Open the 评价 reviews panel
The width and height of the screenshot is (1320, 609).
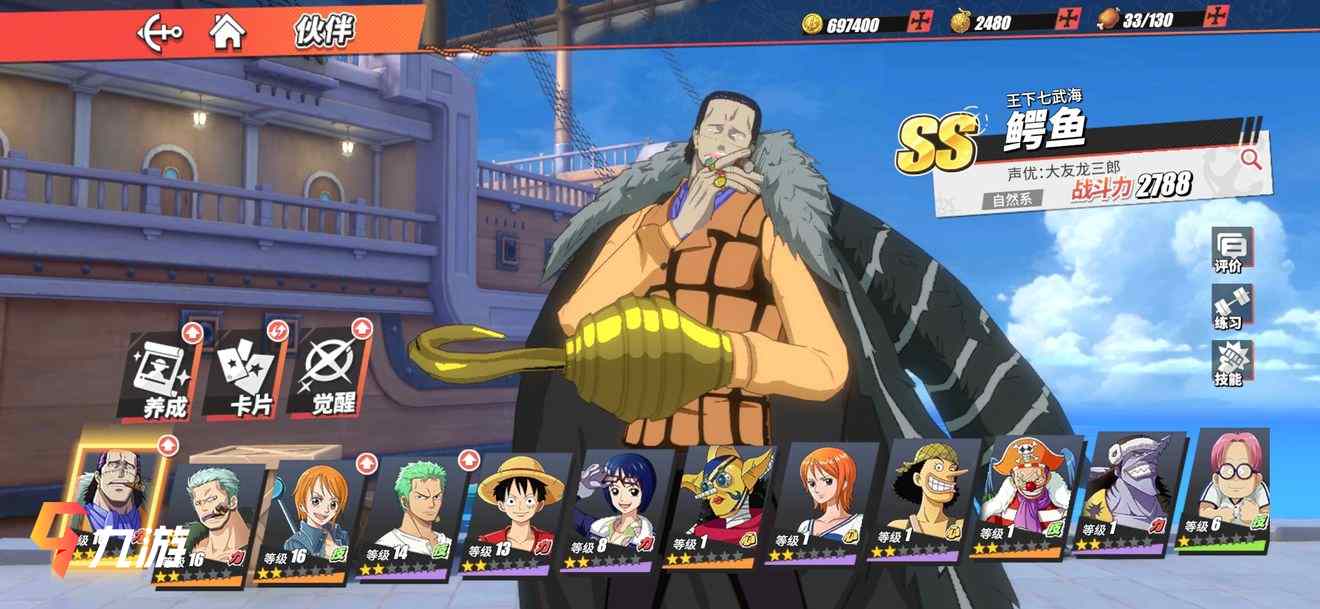[x=1229, y=252]
